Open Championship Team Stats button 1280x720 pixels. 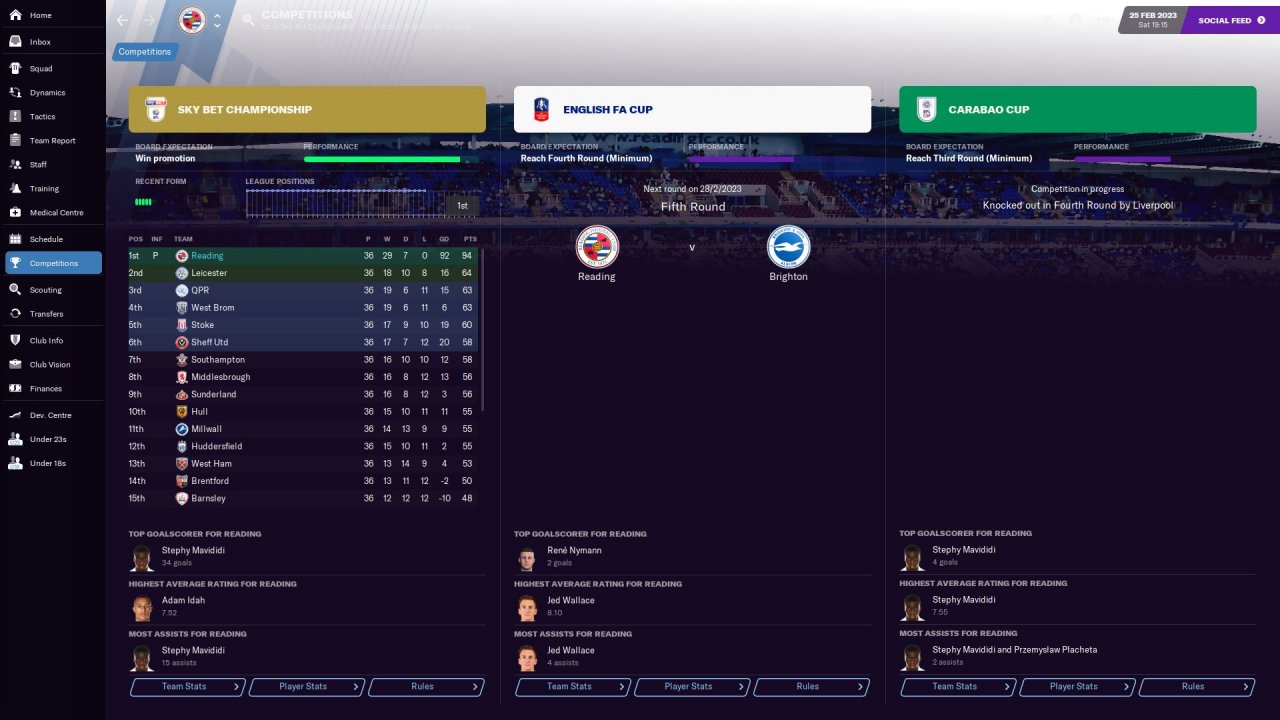pos(187,687)
